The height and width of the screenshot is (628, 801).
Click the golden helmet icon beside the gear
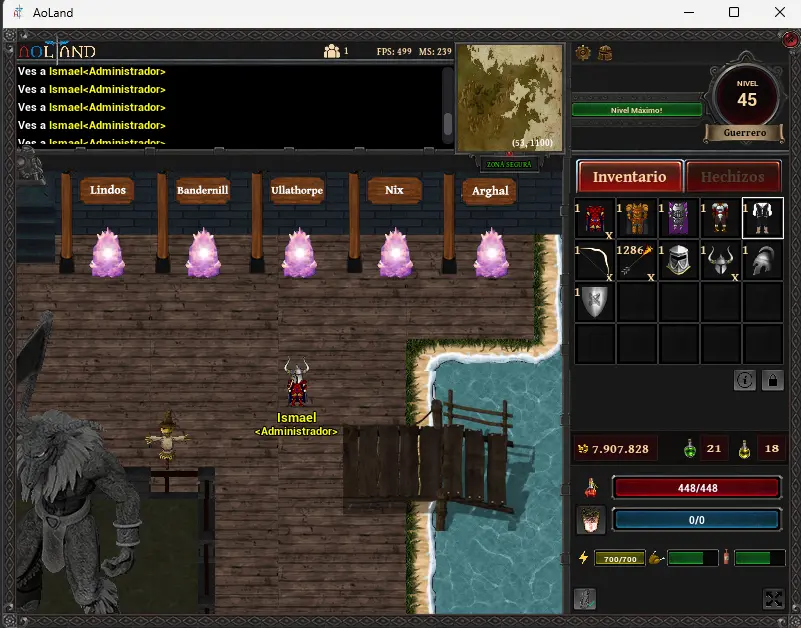coord(605,53)
